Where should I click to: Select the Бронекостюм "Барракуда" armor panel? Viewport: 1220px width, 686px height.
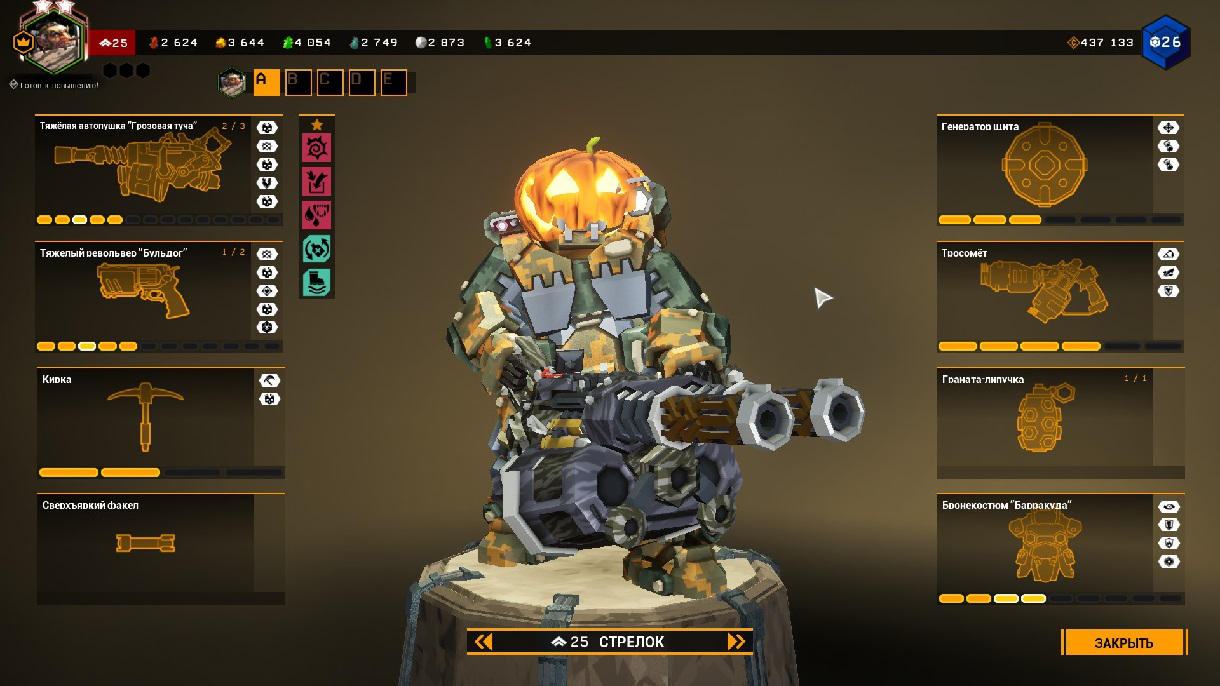click(1045, 548)
